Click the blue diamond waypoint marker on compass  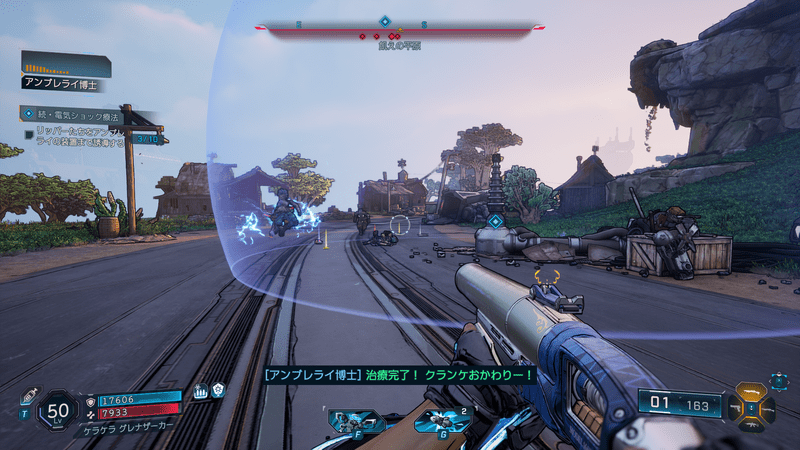click(x=385, y=20)
